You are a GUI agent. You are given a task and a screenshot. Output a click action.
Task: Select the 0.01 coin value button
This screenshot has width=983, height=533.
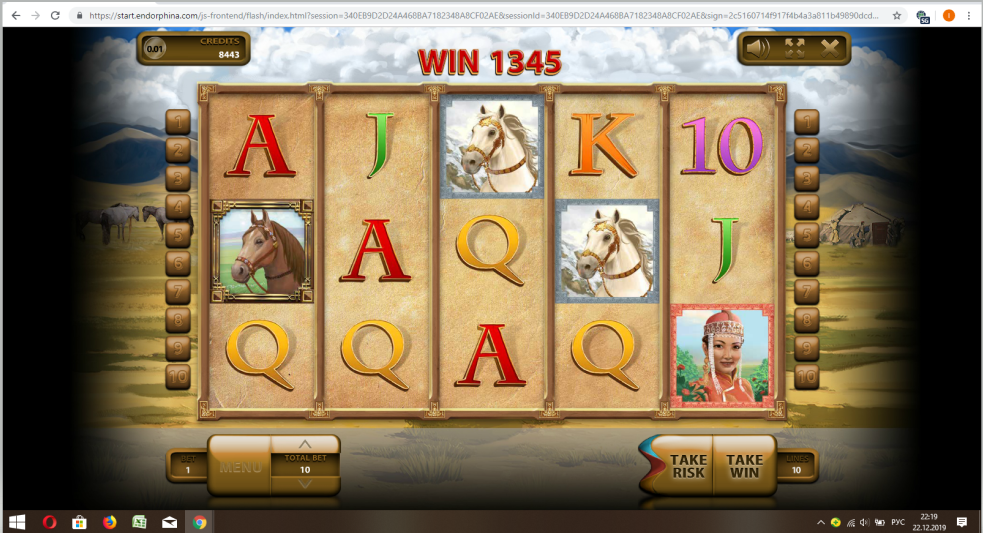coord(155,48)
